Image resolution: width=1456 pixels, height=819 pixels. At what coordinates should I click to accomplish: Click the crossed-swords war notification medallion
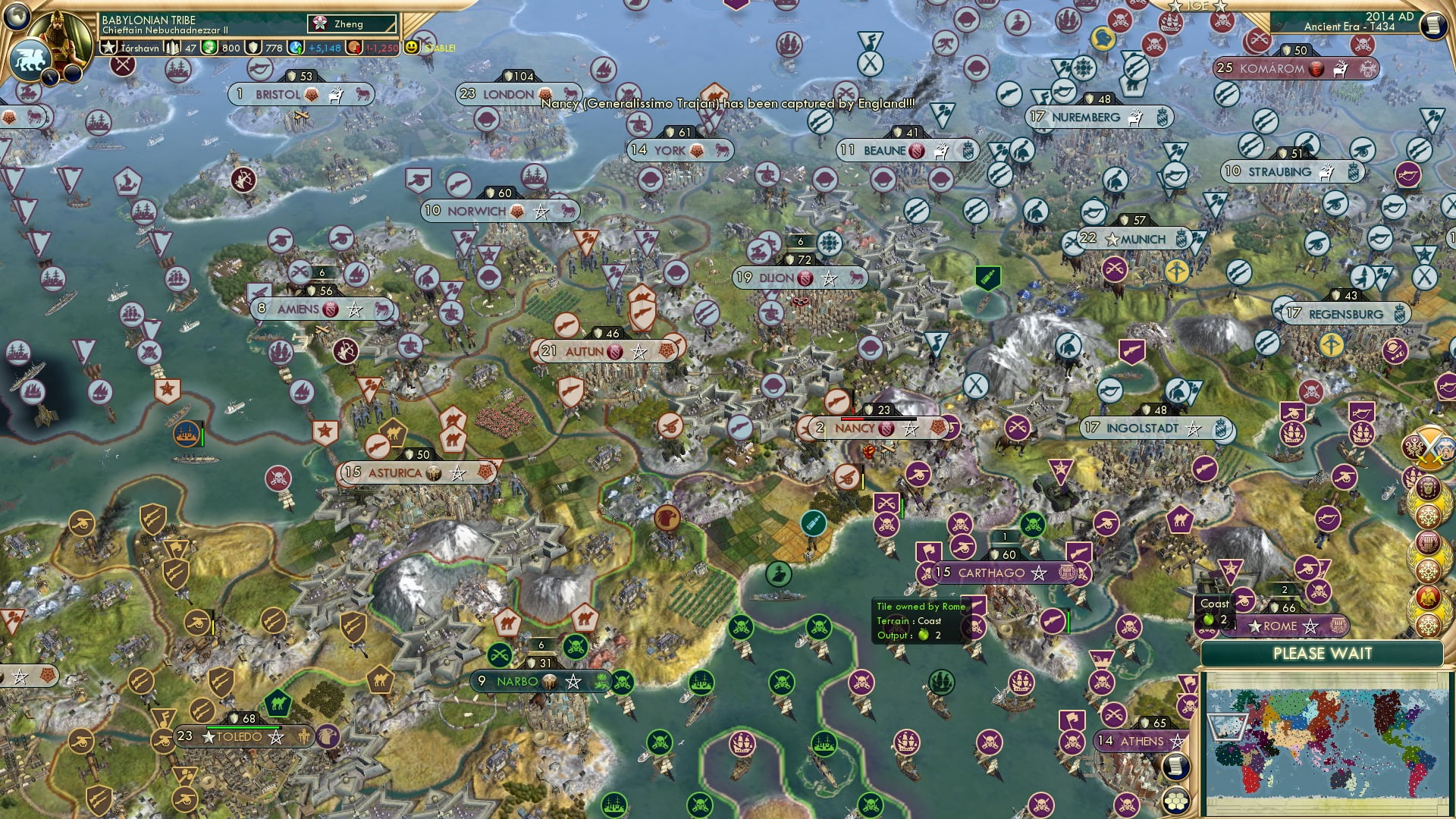pos(1427,447)
